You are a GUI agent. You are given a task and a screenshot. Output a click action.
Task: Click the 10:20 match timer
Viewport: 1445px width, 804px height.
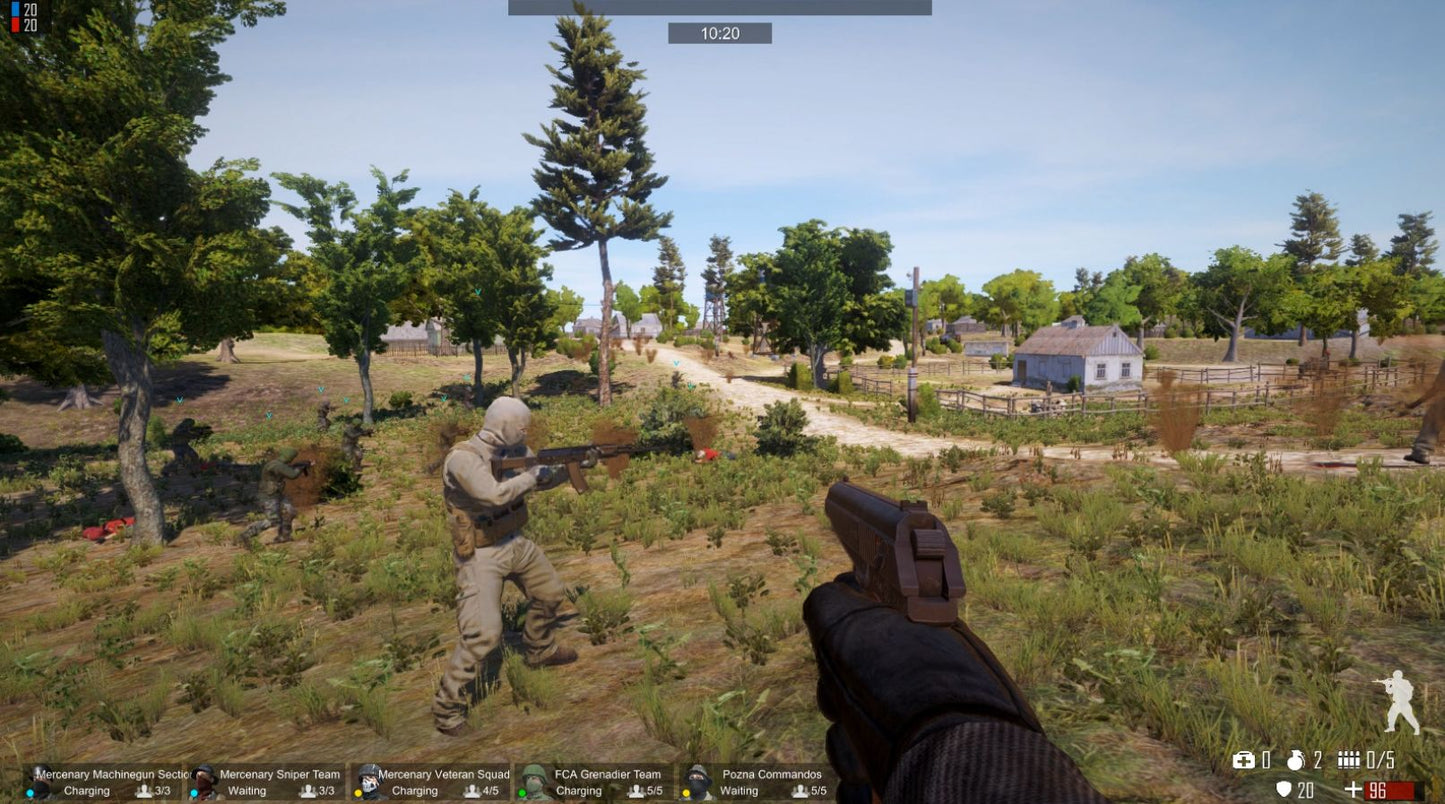point(722,33)
